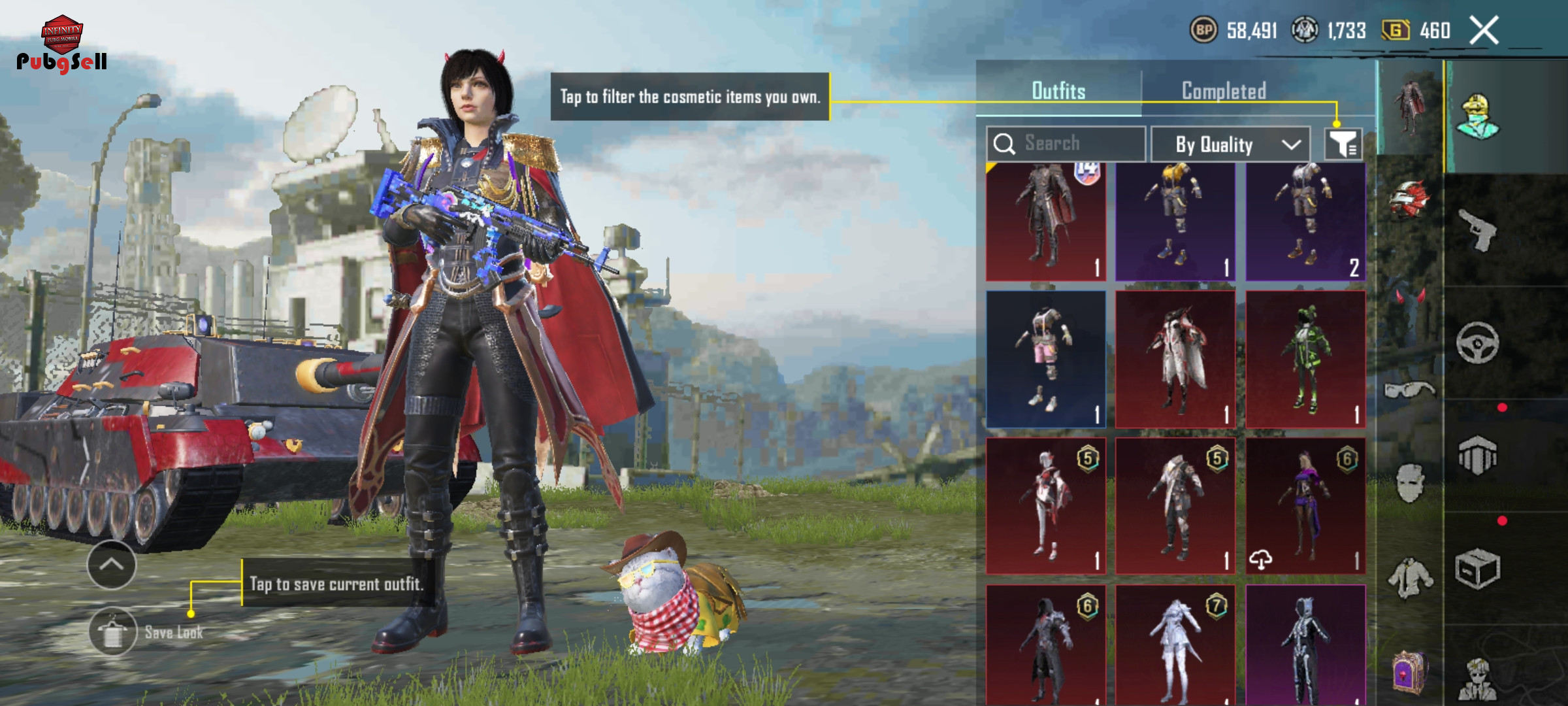1568x706 pixels.
Task: Click the round up-arrow button
Action: 112,565
